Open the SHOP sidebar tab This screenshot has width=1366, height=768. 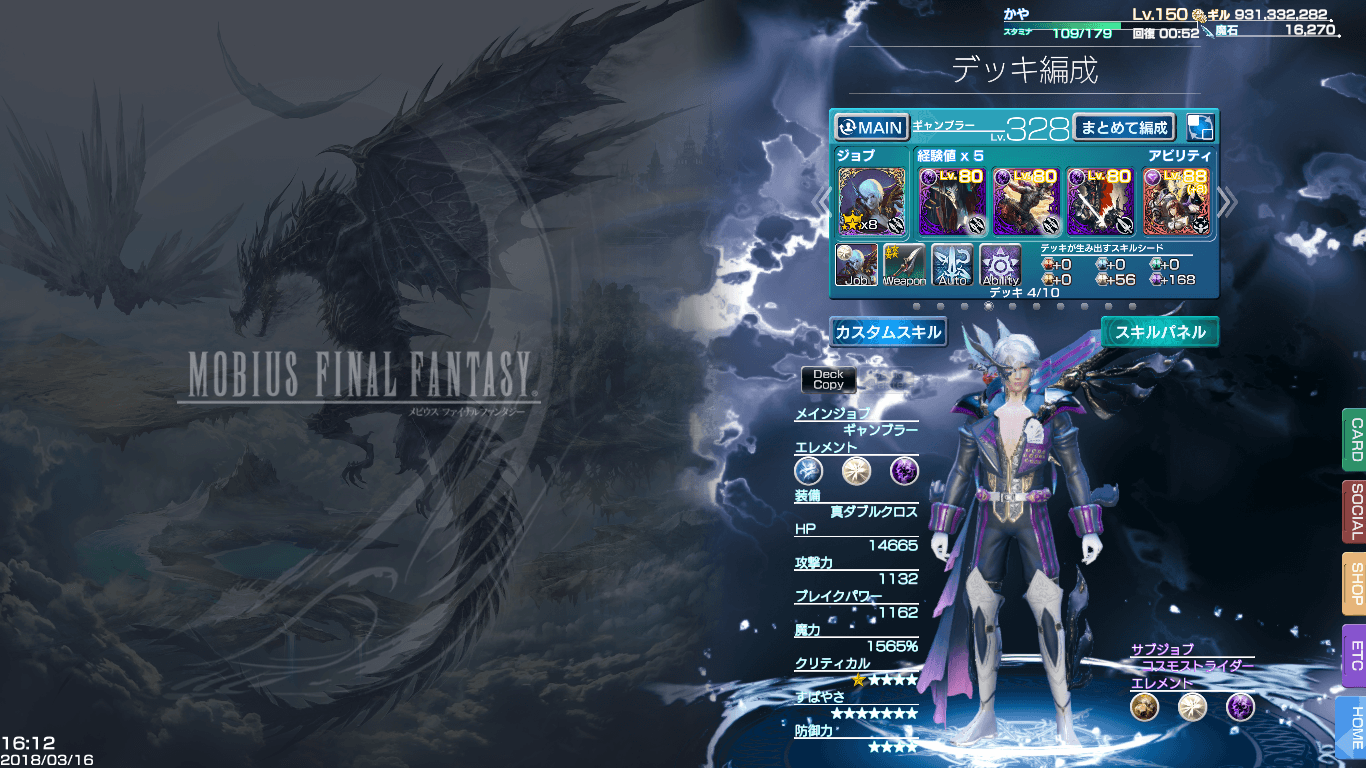click(x=1355, y=583)
